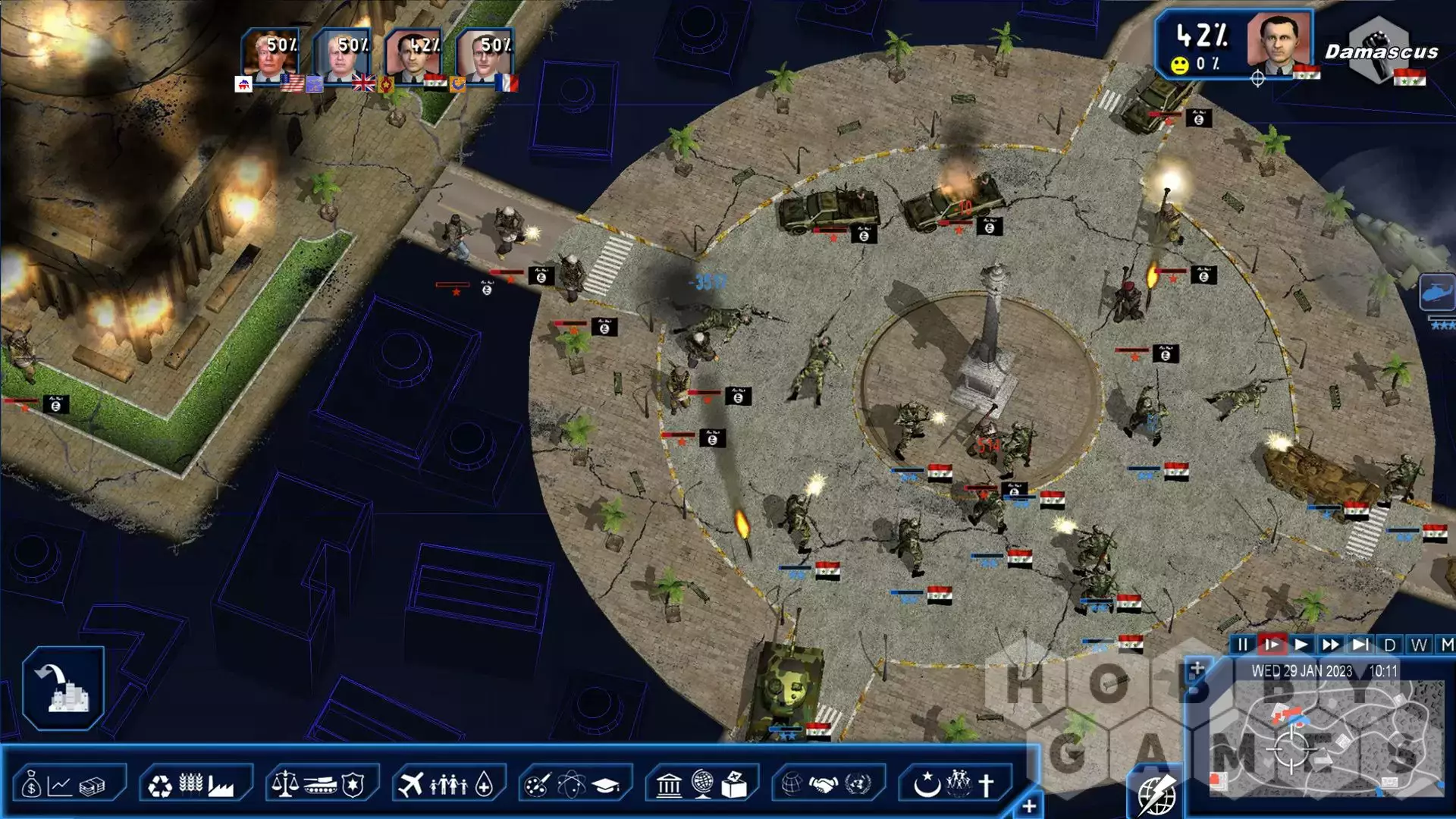Pause the game time

(x=1242, y=645)
